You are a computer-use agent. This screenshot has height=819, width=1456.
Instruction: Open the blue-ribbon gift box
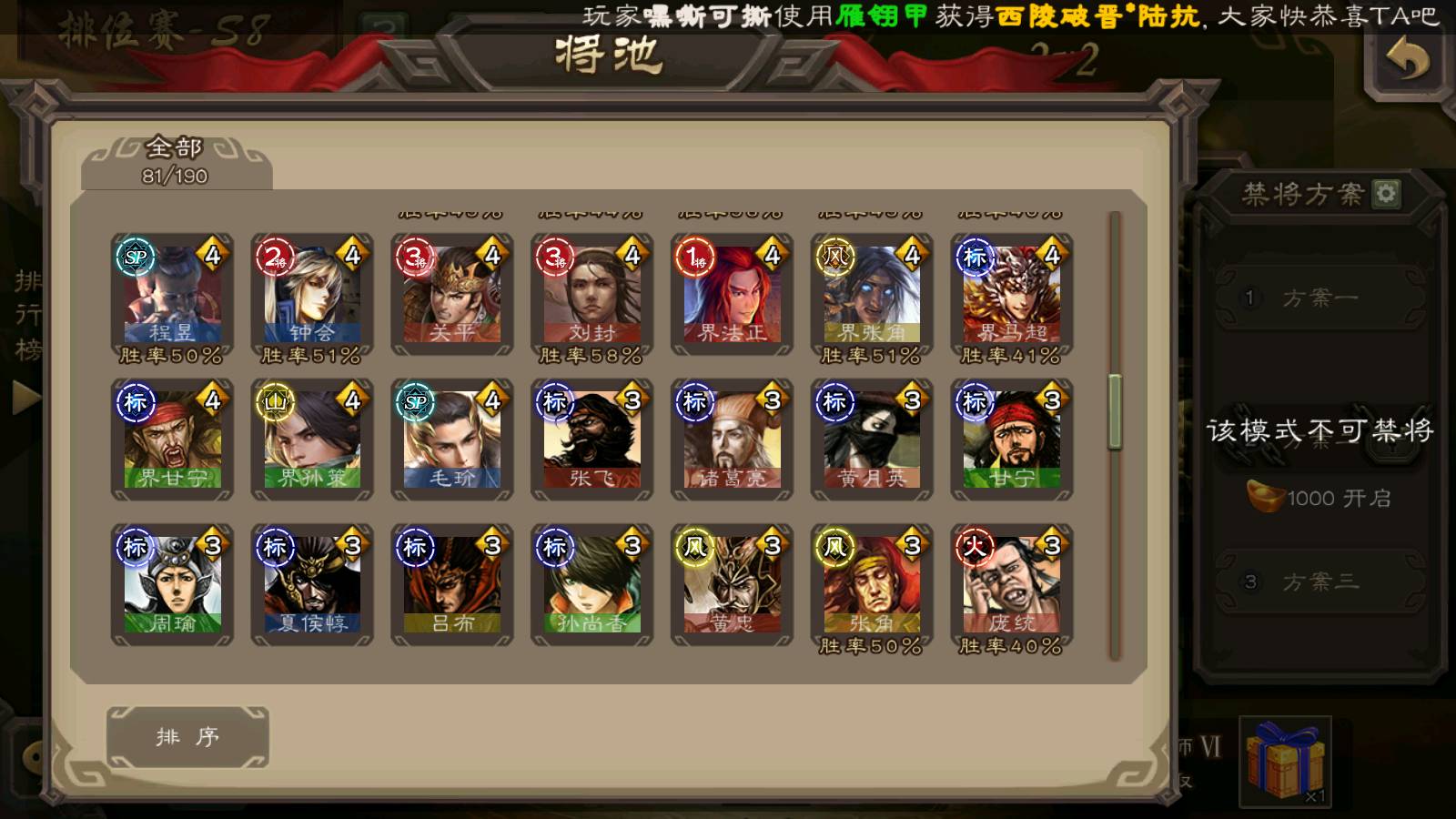point(1285,760)
